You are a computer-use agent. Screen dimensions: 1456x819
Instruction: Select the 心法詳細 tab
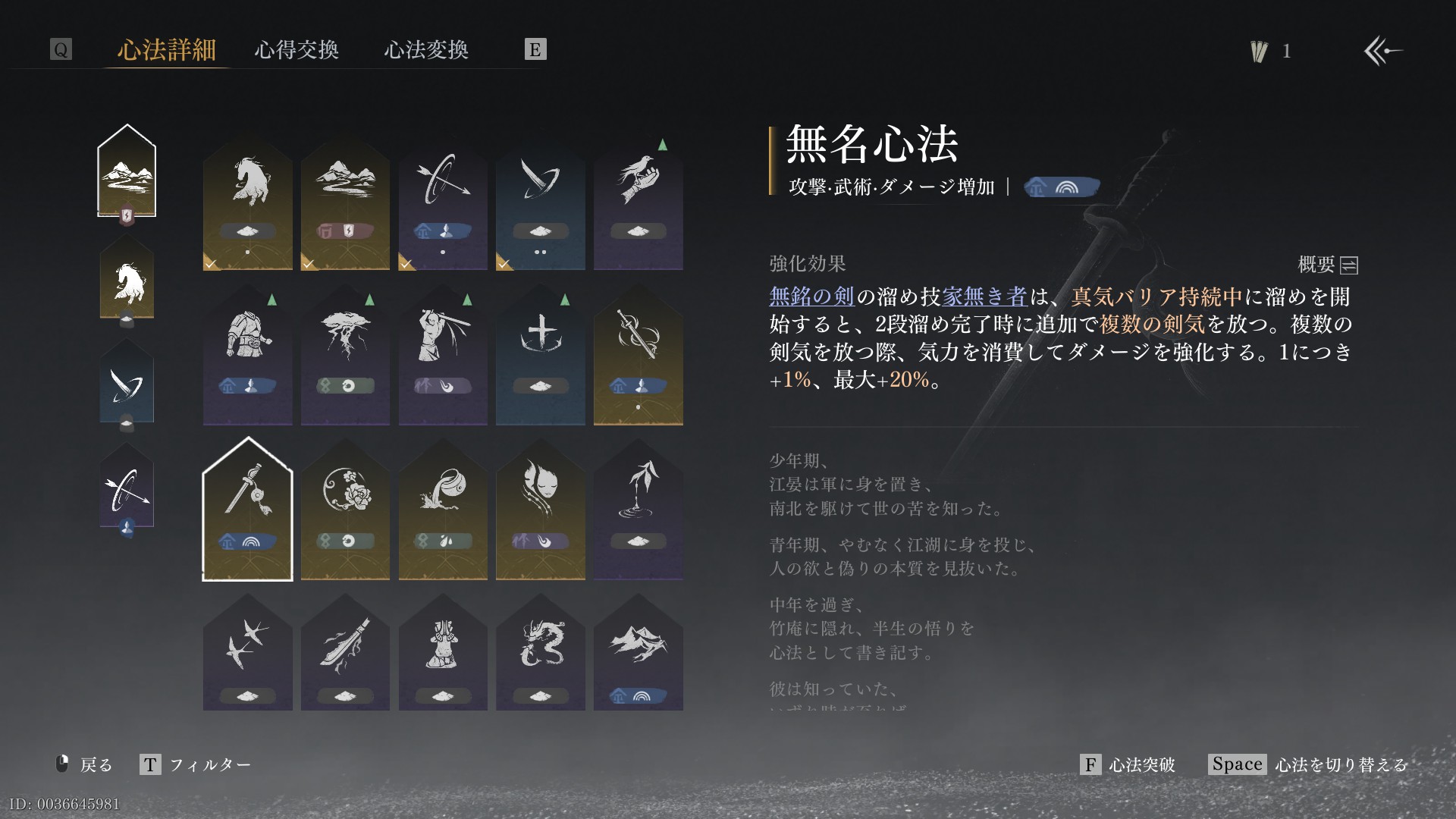(x=167, y=50)
